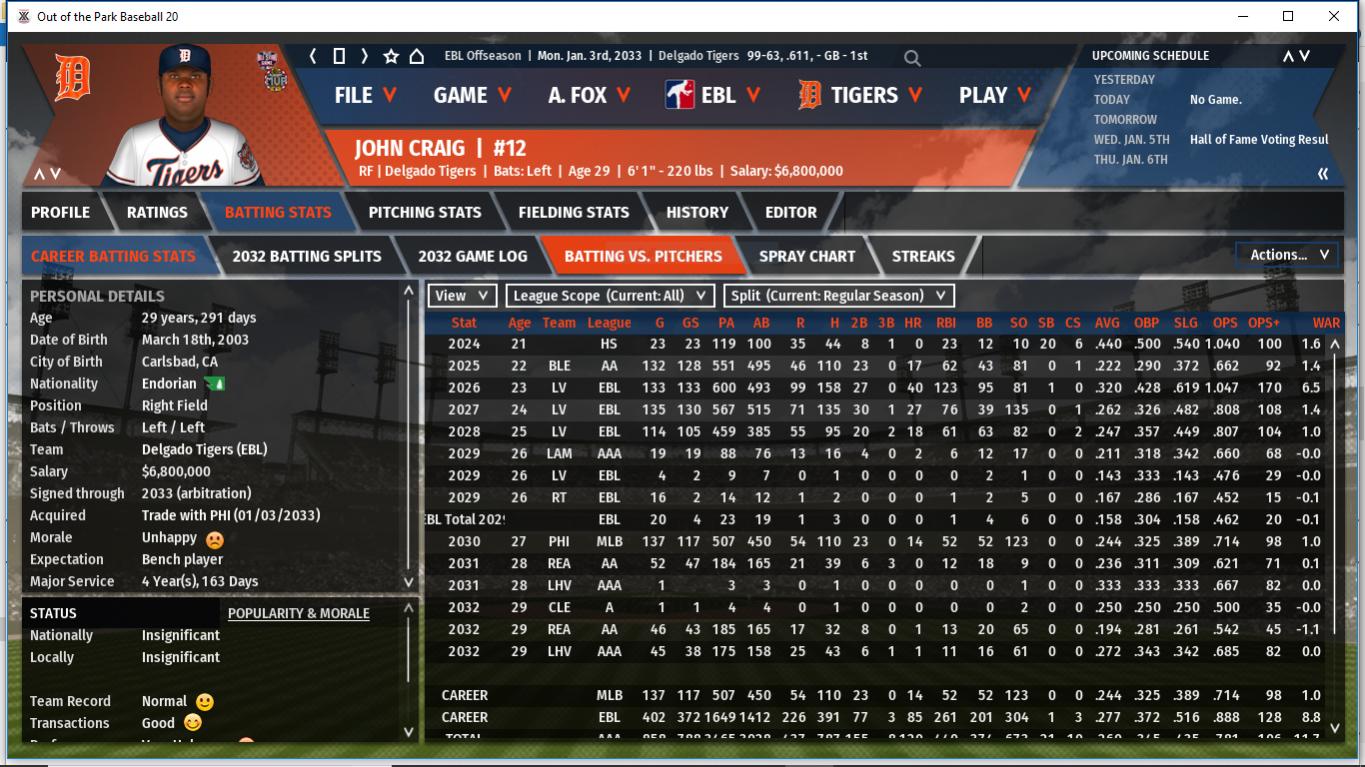1365x767 pixels.
Task: Open the PLAY menu
Action: pyautogui.click(x=995, y=95)
